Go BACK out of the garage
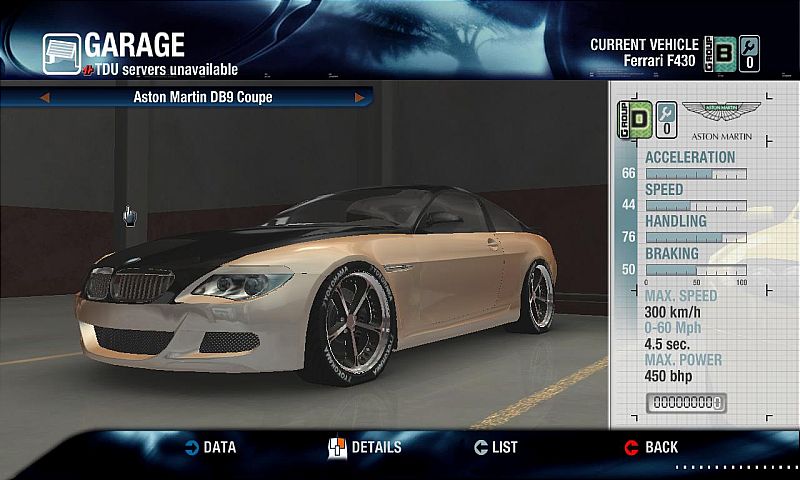The image size is (800, 480). (651, 447)
